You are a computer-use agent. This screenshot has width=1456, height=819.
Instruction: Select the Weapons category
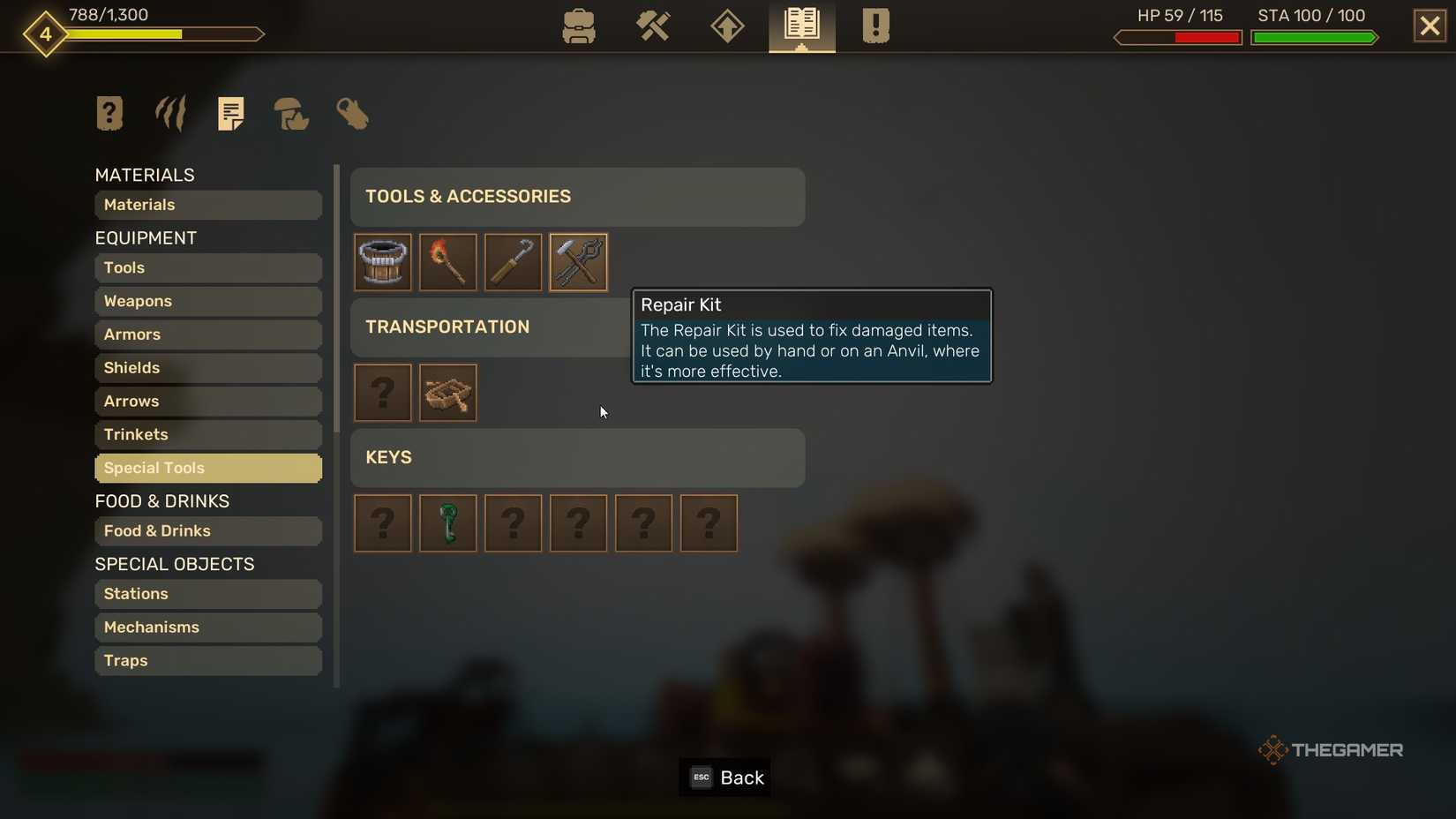click(x=207, y=301)
